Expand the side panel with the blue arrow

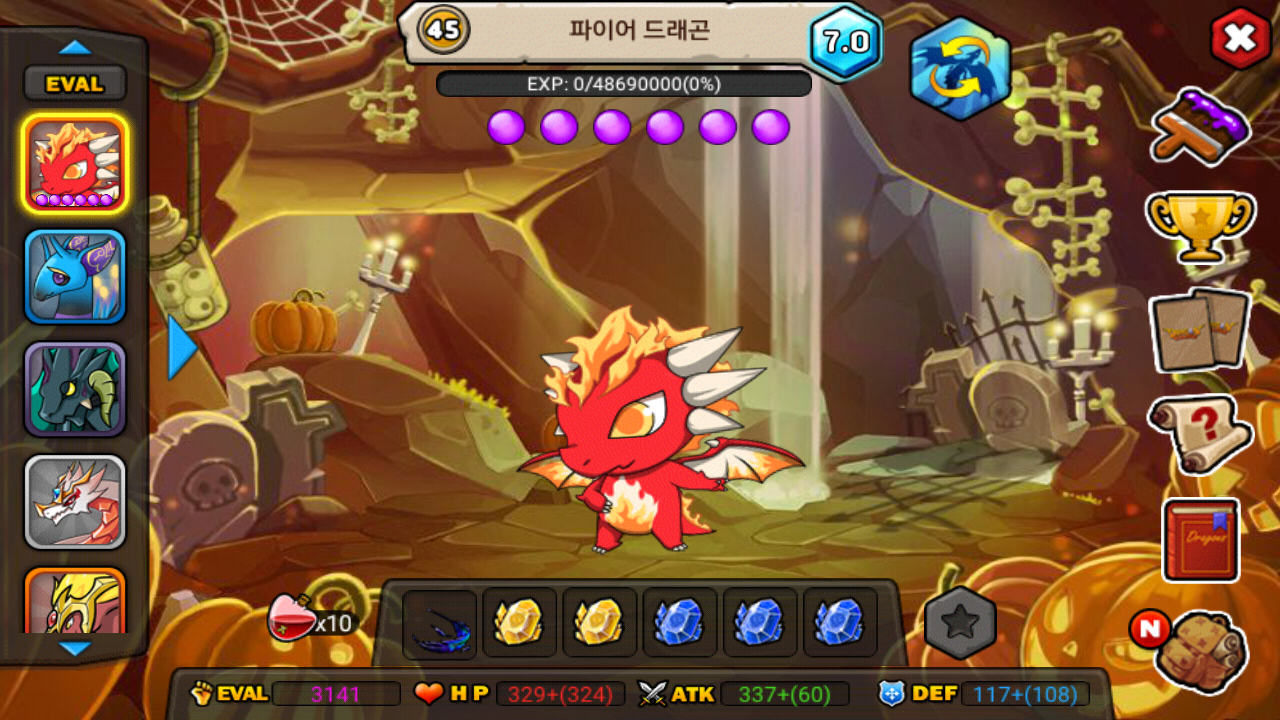182,348
